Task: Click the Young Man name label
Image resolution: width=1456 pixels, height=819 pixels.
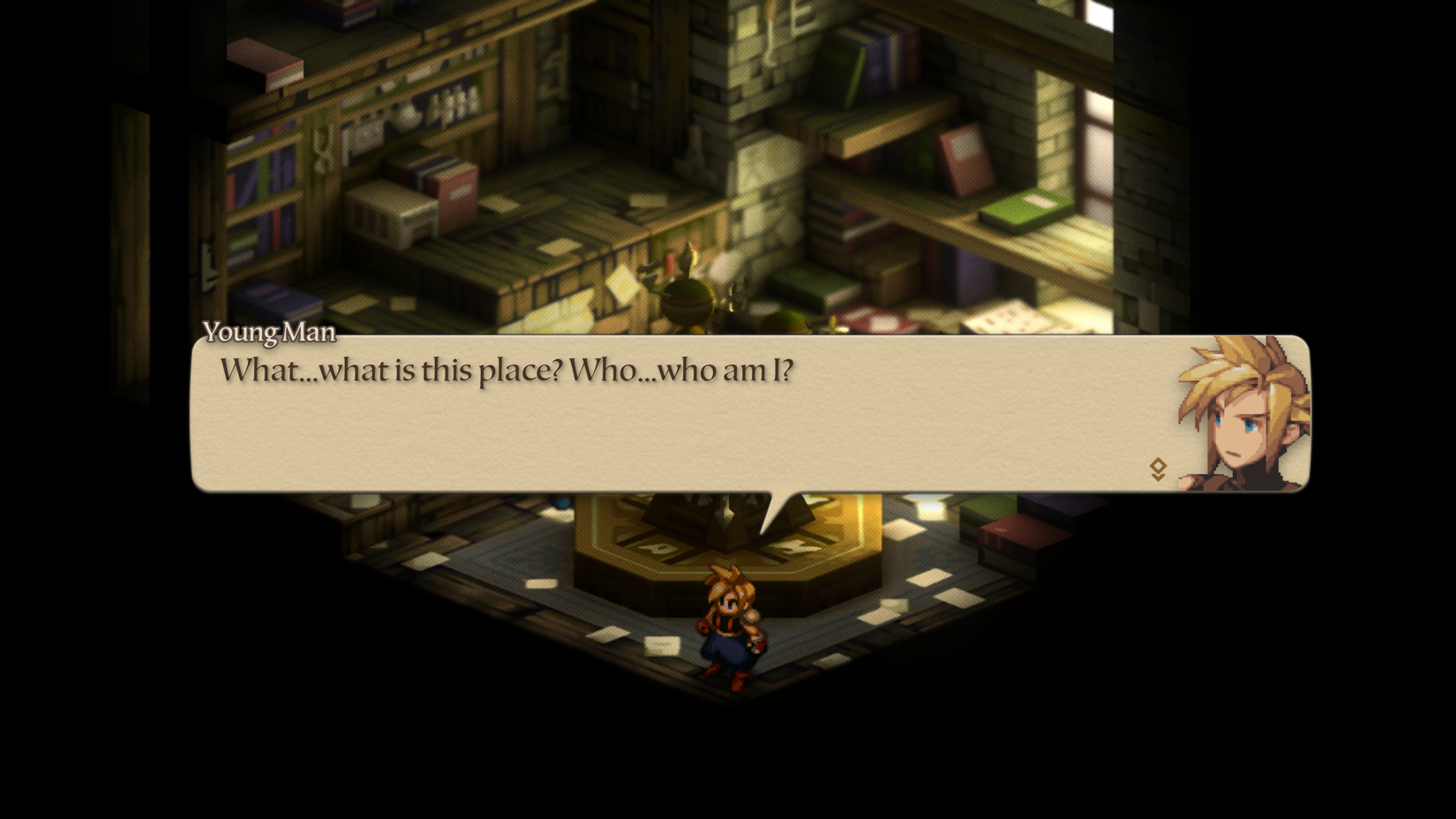Action: [x=268, y=334]
